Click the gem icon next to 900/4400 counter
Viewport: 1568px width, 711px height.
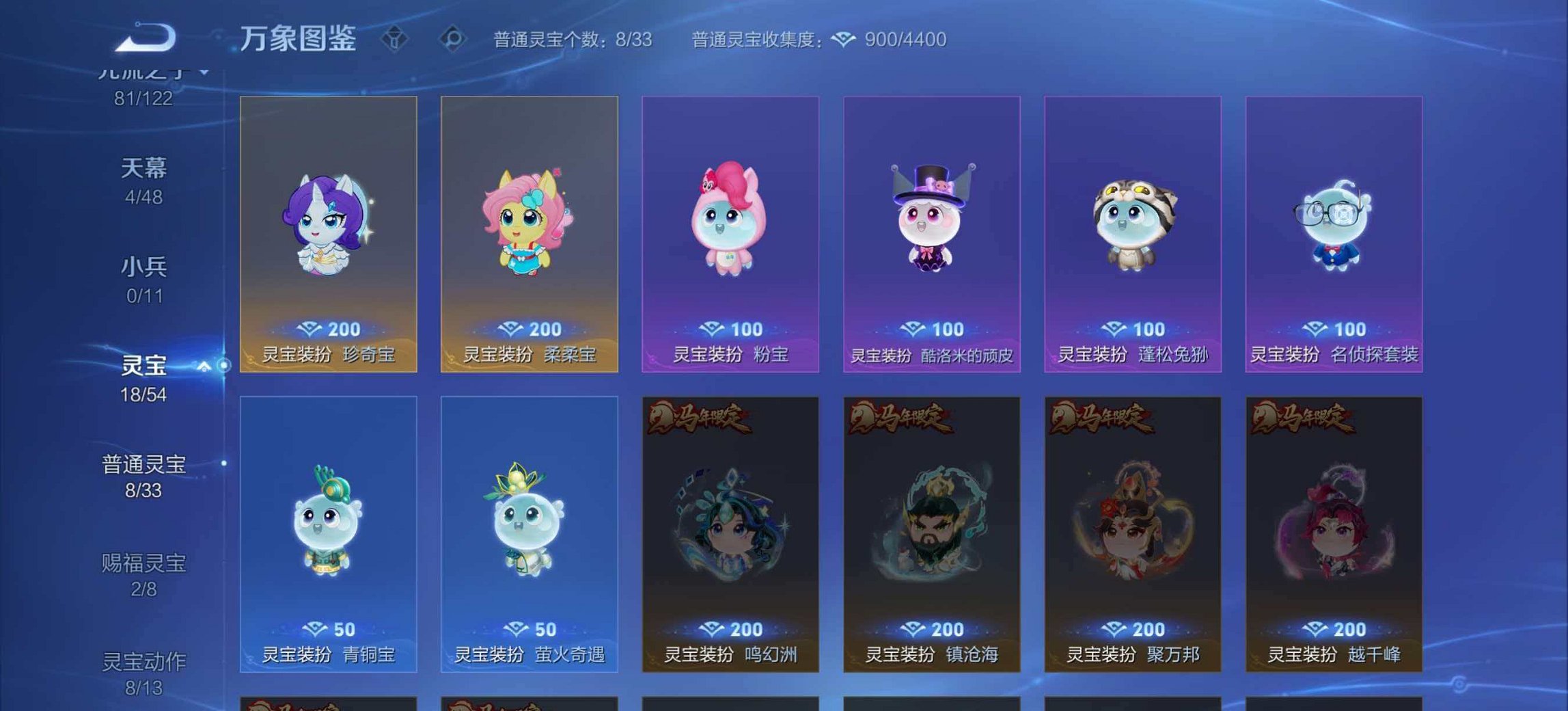[x=844, y=39]
